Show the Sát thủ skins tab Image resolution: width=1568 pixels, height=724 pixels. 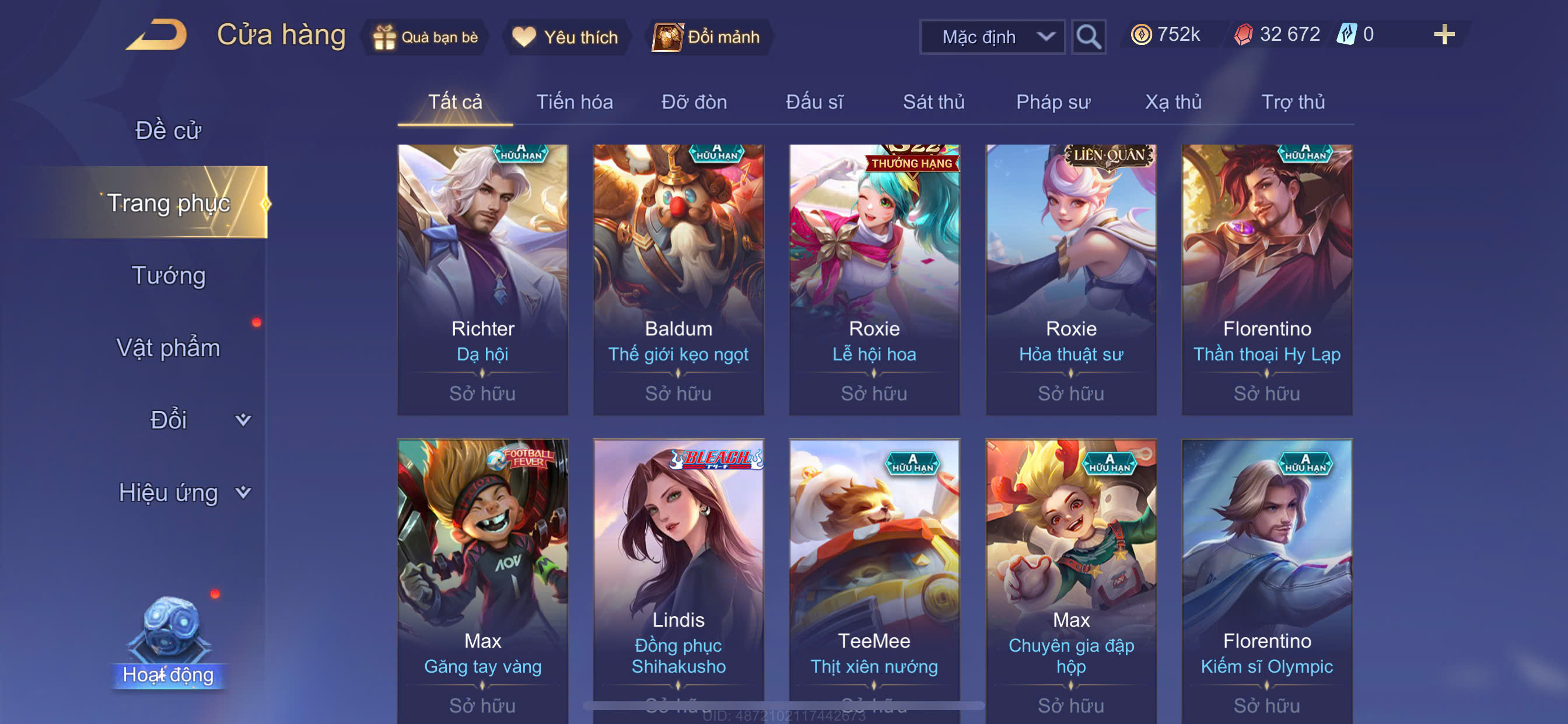933,101
